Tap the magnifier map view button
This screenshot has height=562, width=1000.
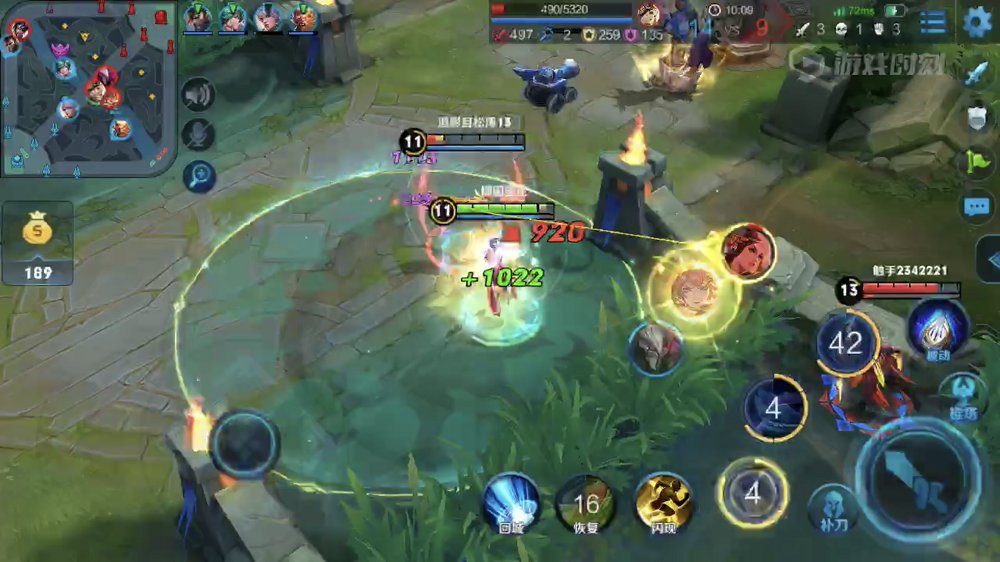click(x=199, y=177)
